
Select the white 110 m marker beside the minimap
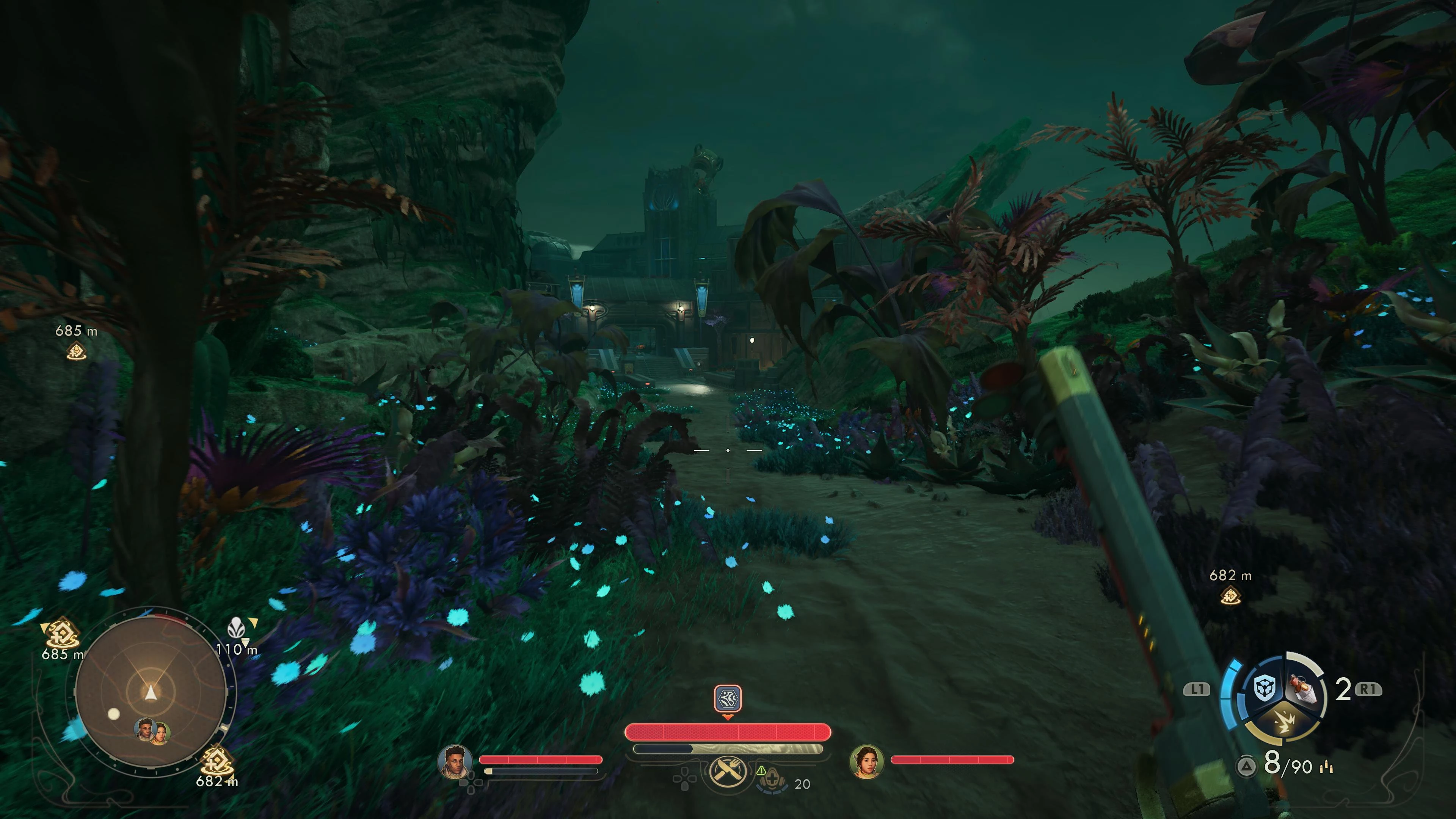235,628
